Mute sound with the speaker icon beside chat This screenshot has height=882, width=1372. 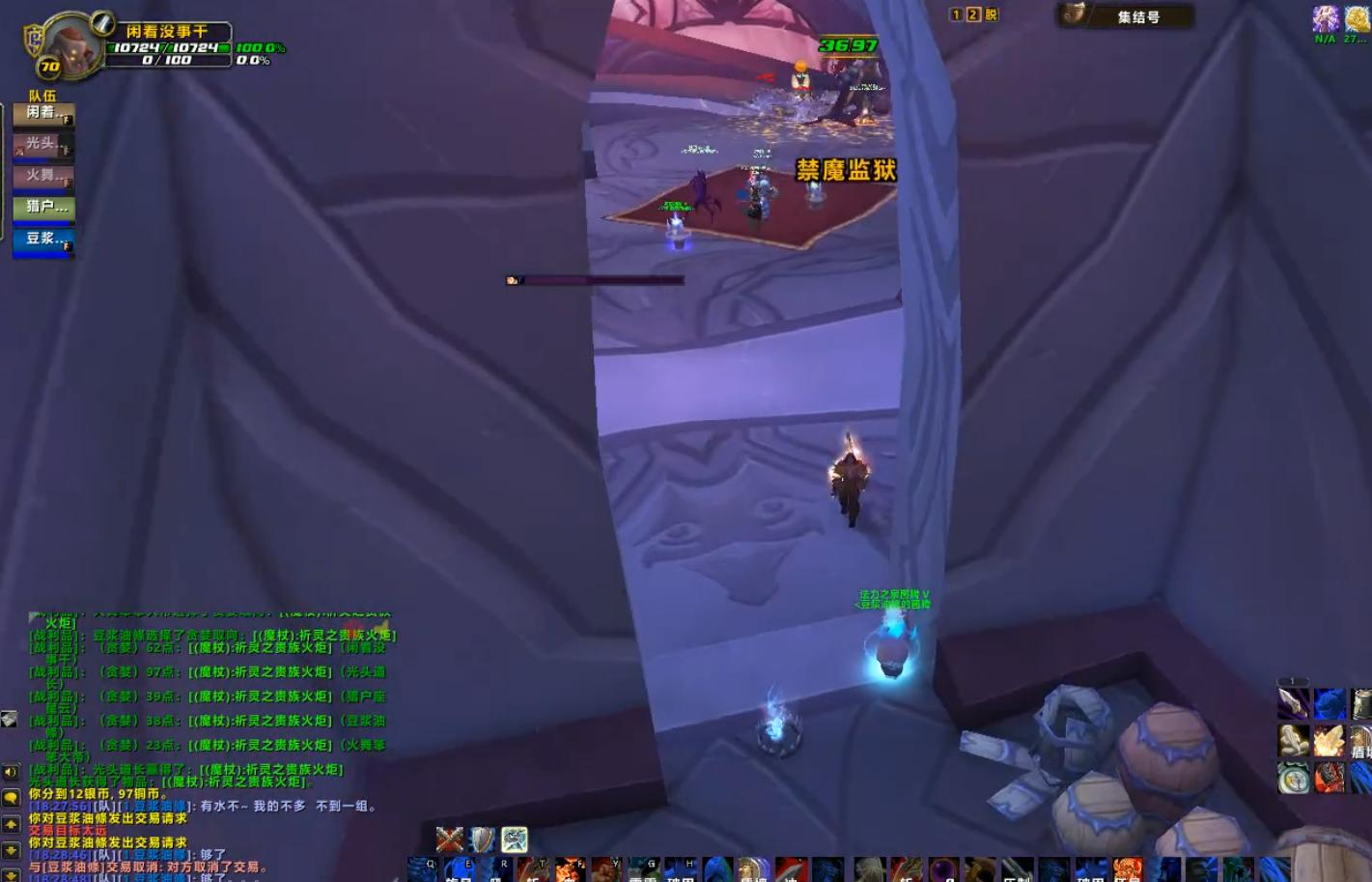(x=10, y=773)
